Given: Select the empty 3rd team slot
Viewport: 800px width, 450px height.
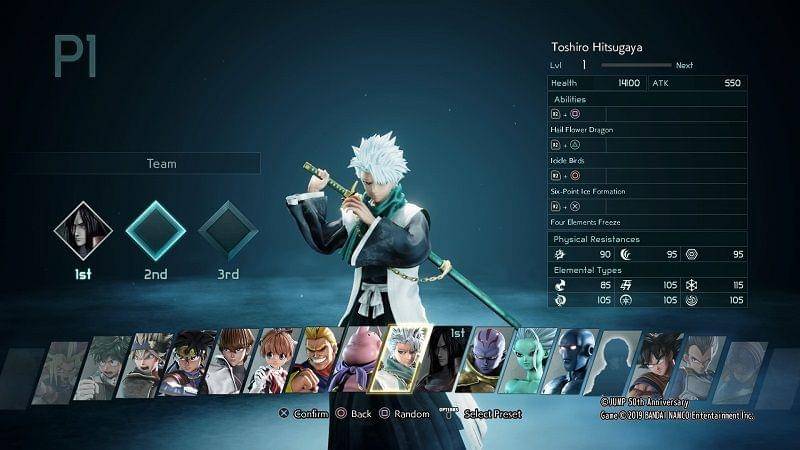Looking at the screenshot, I should tap(228, 230).
